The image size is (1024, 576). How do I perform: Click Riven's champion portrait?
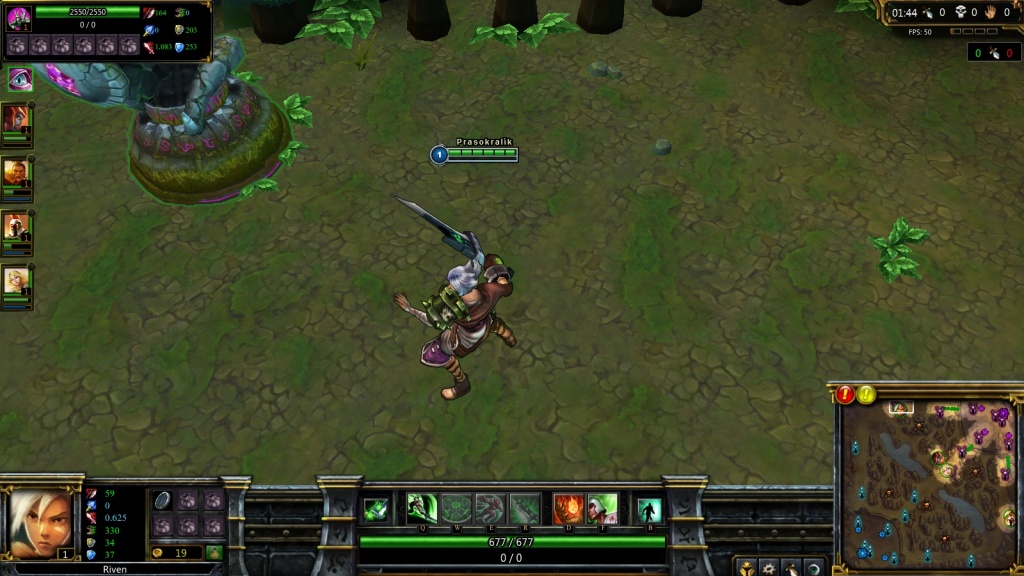[41, 520]
